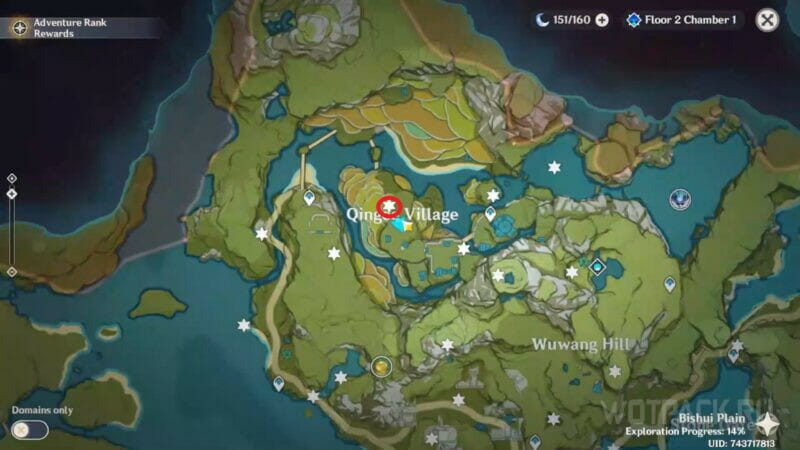The width and height of the screenshot is (800, 450).
Task: Select the Statue of The Seven icon
Action: (x=684, y=199)
